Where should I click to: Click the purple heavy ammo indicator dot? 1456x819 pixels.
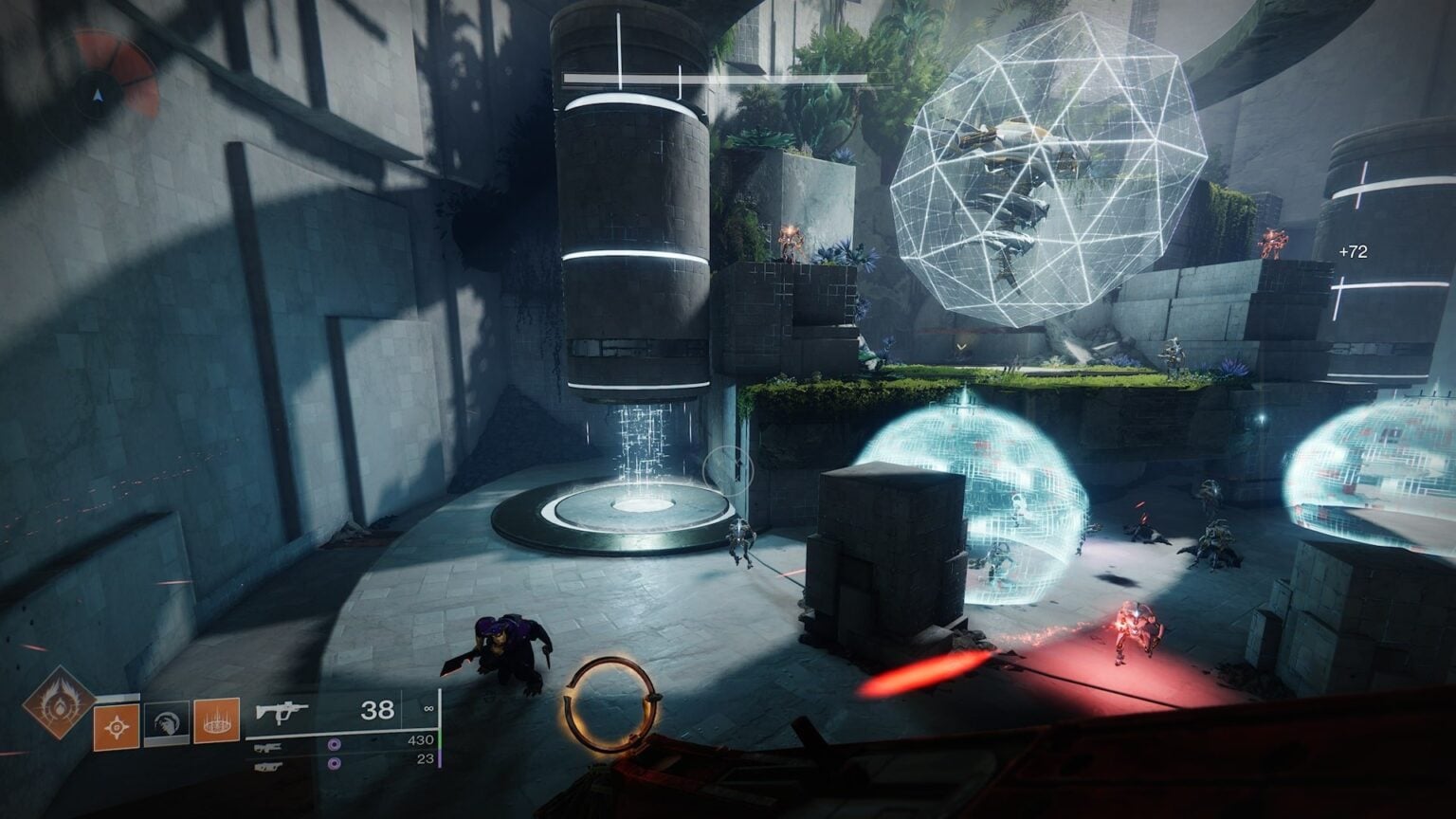tap(334, 763)
